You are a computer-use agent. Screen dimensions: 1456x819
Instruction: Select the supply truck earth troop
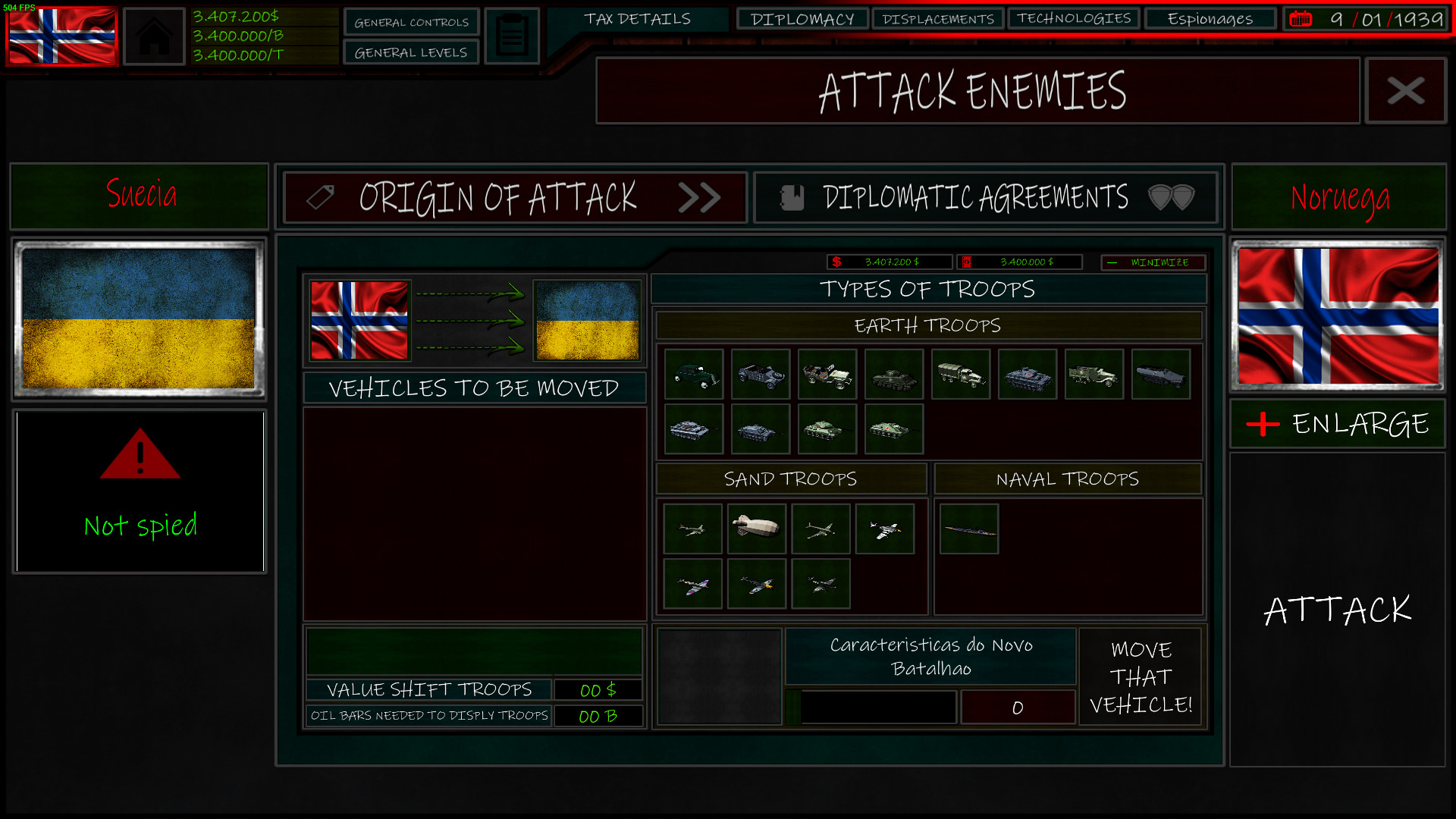point(960,375)
